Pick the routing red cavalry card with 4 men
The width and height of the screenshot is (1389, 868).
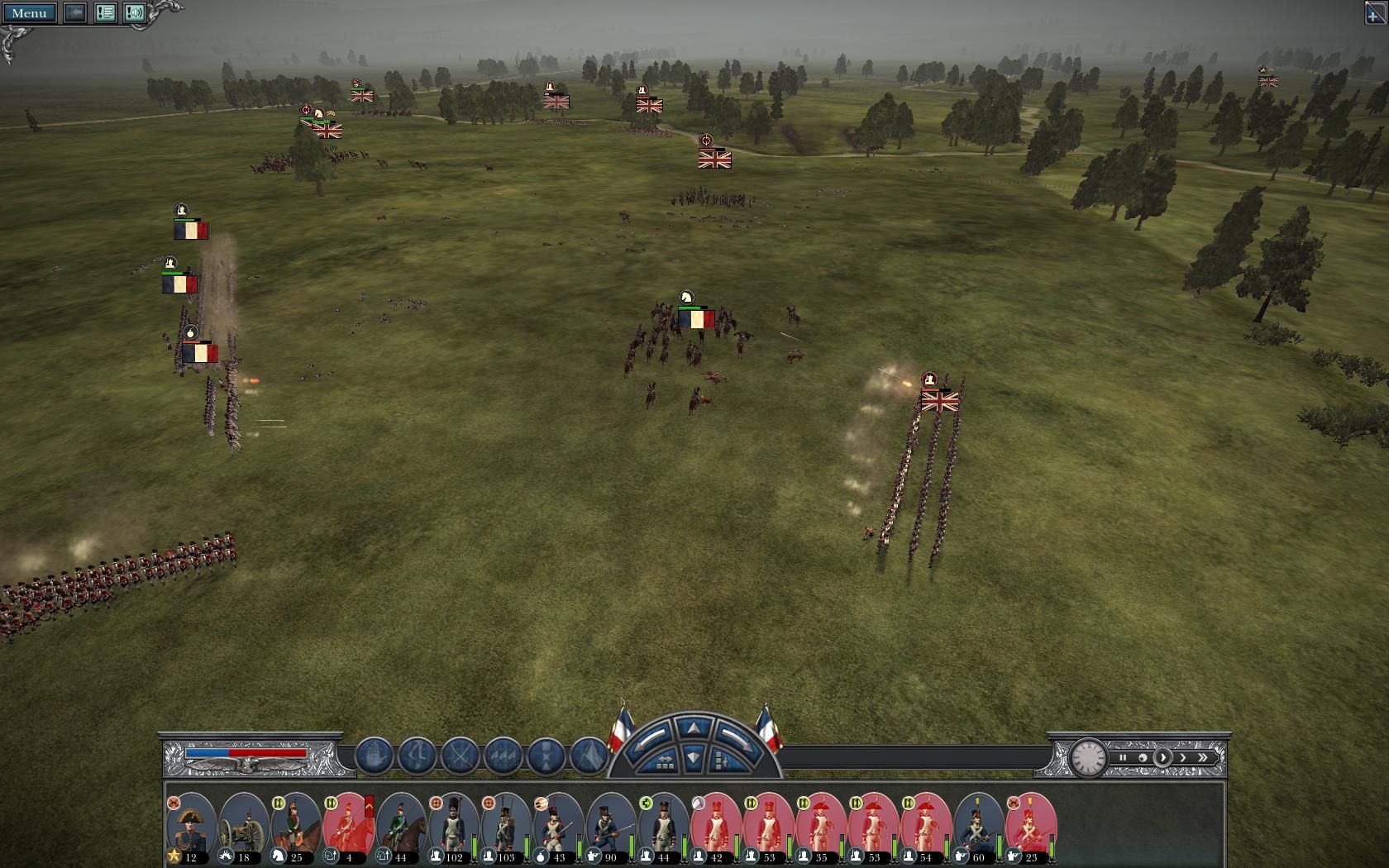(x=348, y=827)
